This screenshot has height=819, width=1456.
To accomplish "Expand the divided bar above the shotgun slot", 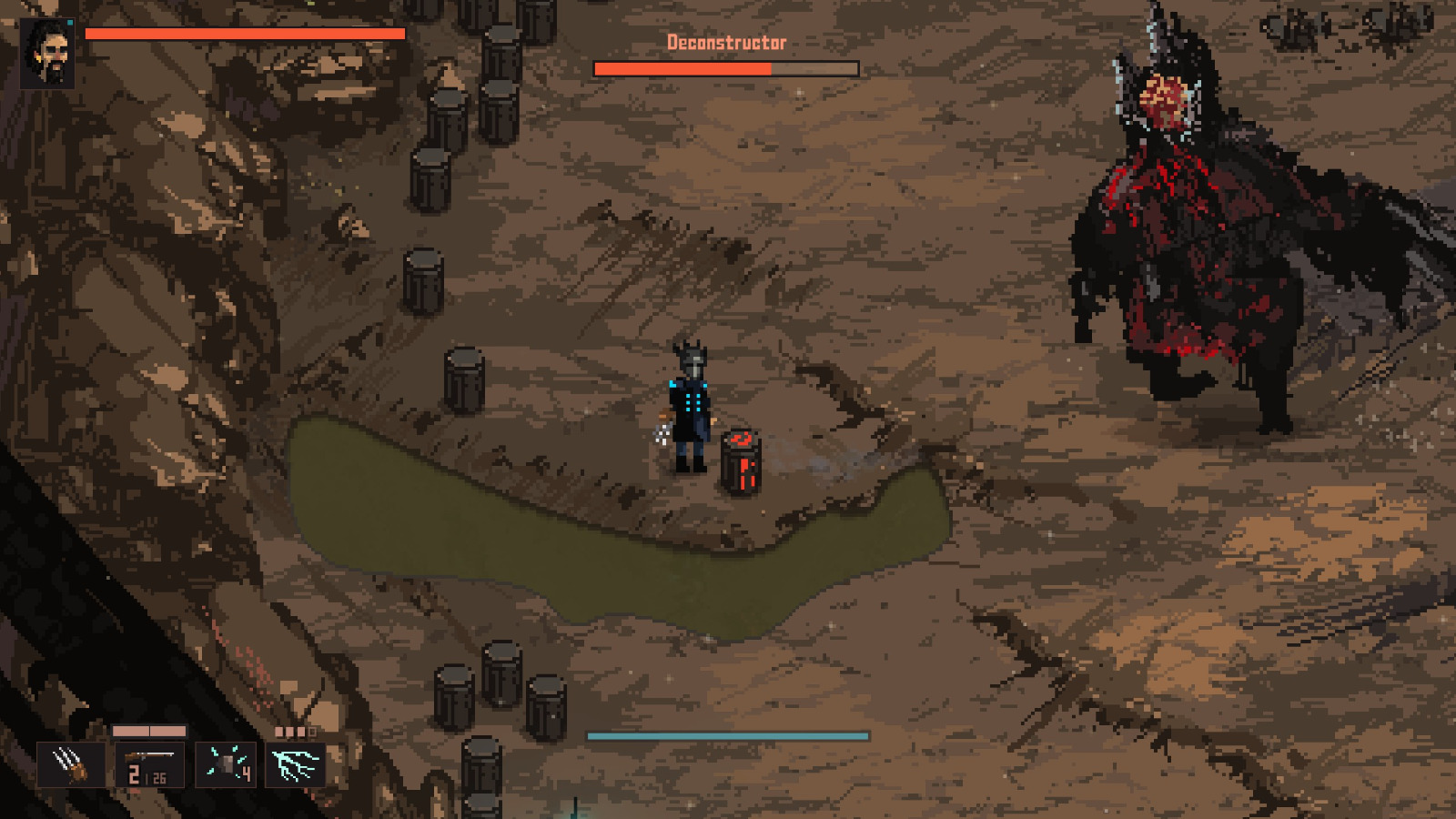I will 148,731.
